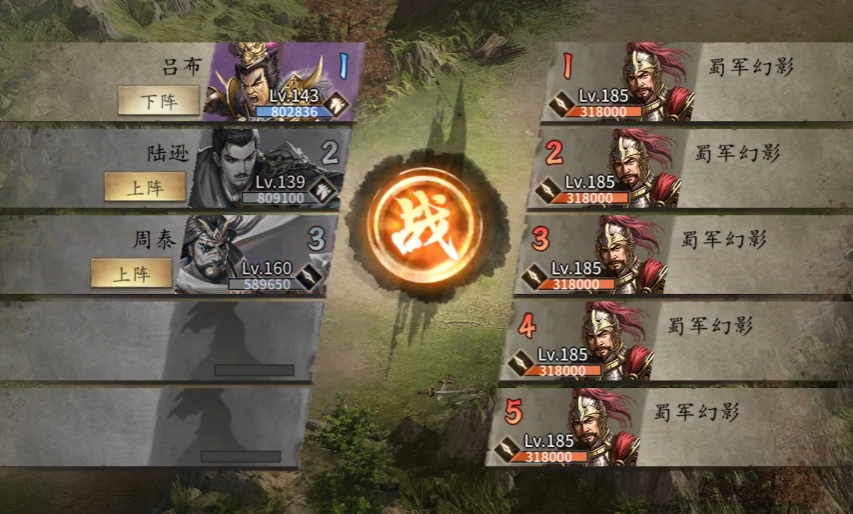The image size is (853, 514).
Task: Deploy 周泰 using his 上阵 button
Action: click(131, 272)
